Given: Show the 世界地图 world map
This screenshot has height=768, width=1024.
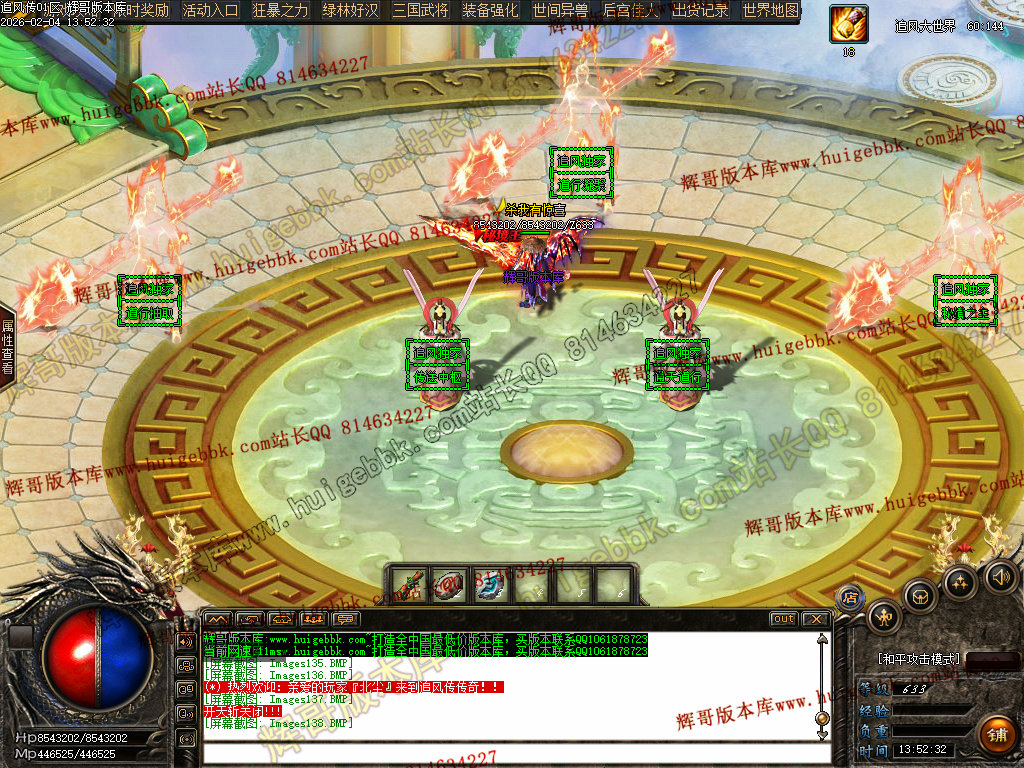Looking at the screenshot, I should (x=771, y=11).
